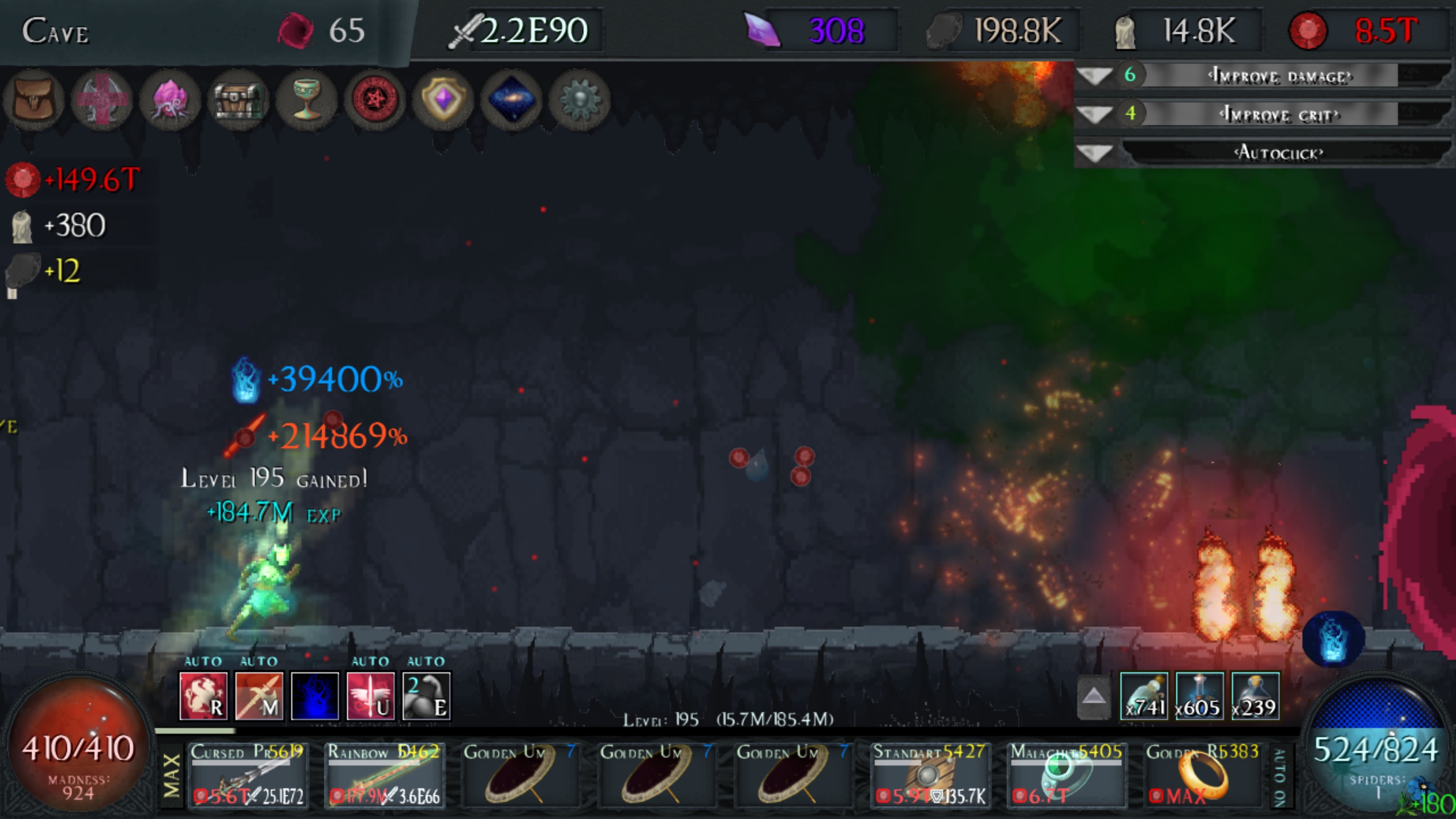Use the halberd skill marked M
Viewport: 1456px width, 819px height.
[259, 696]
